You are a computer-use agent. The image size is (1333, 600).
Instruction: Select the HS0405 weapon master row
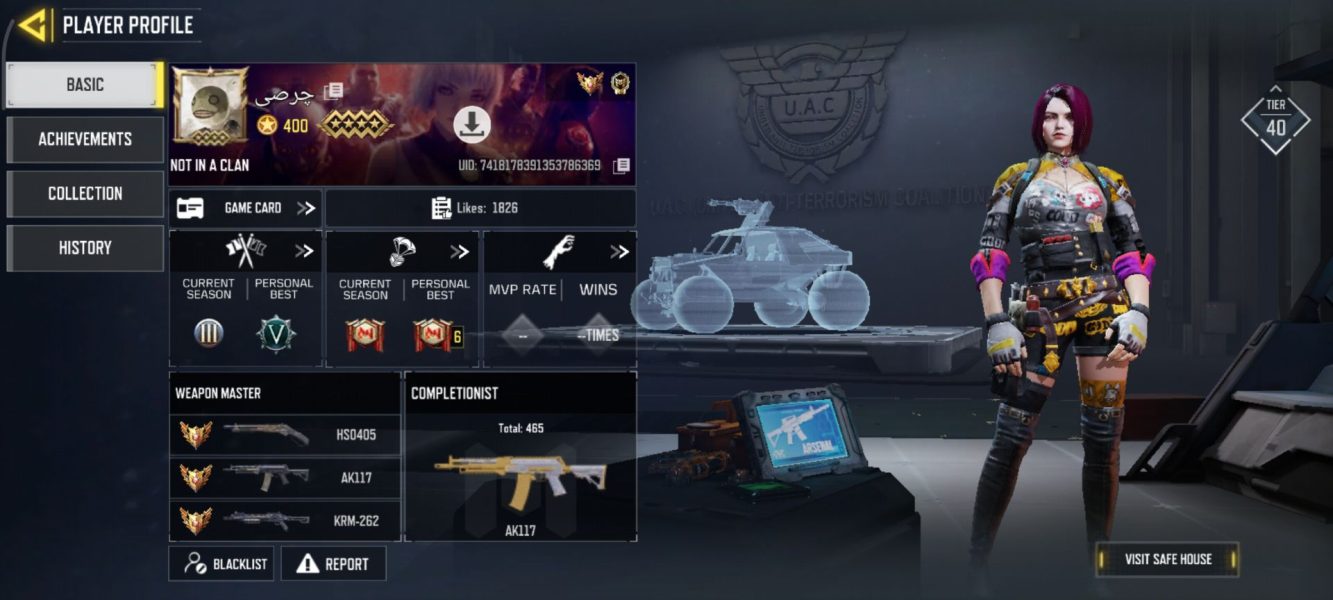(x=284, y=435)
